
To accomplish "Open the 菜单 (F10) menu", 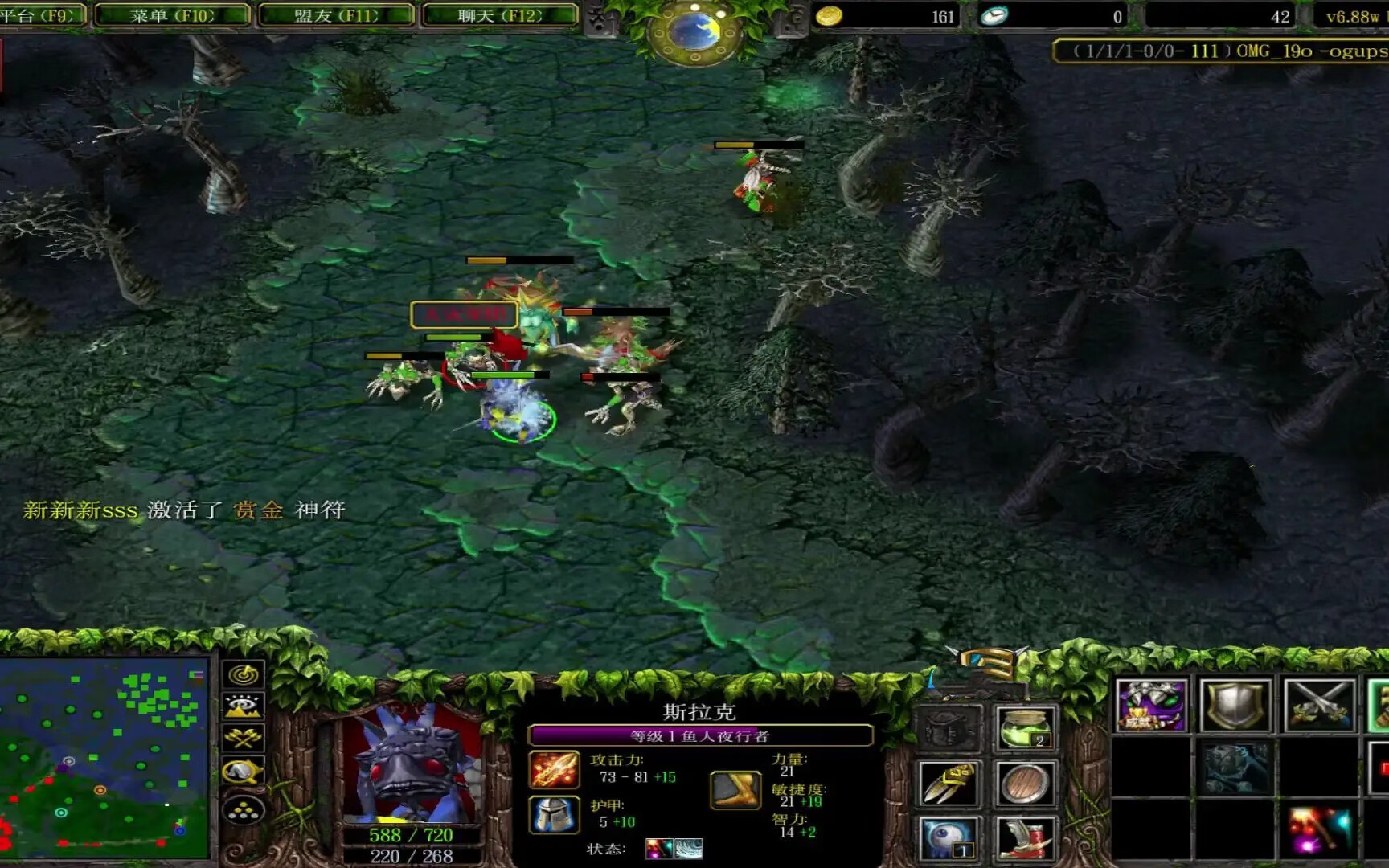I will 172,15.
